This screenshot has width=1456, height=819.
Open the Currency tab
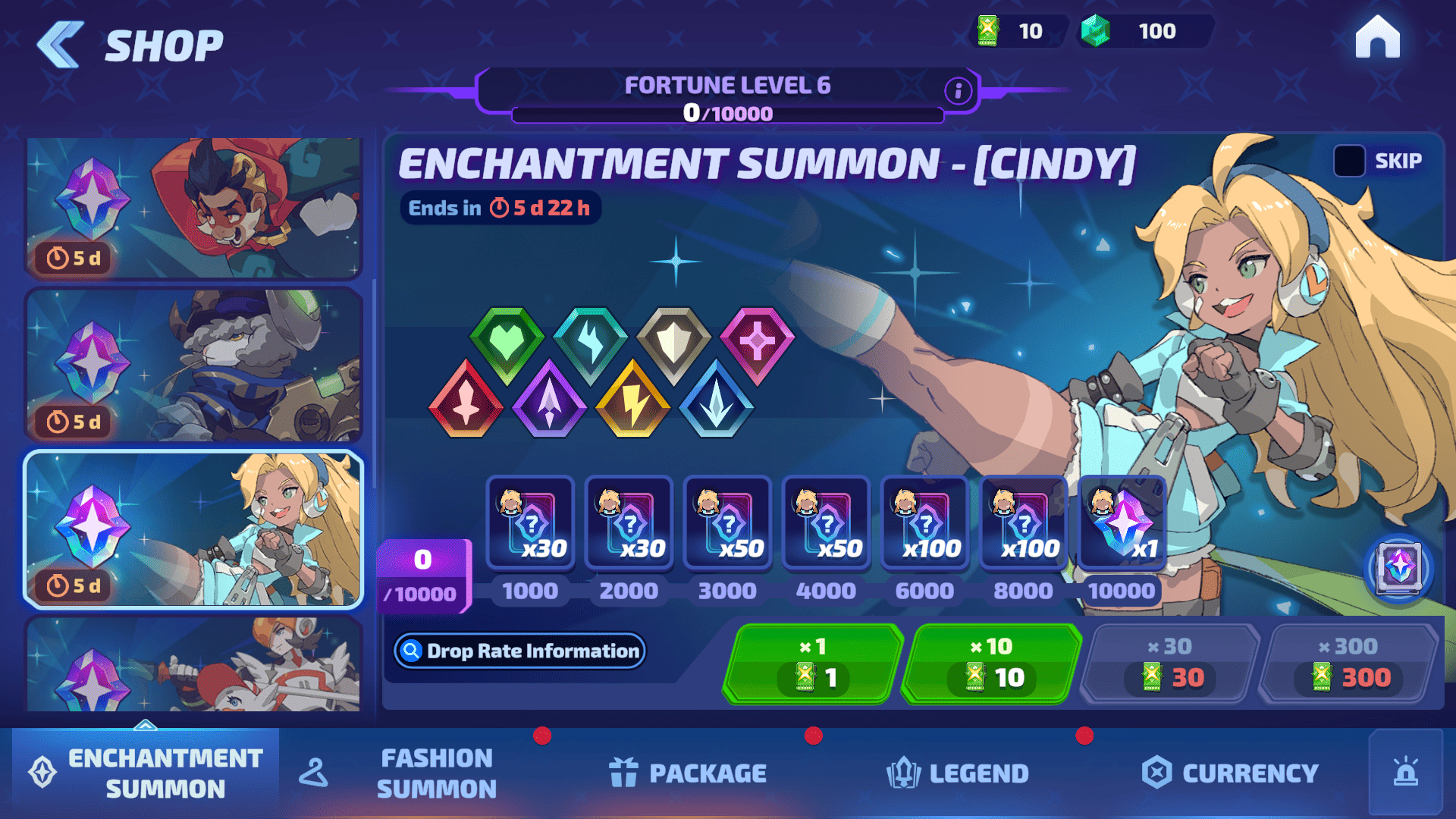[x=1230, y=773]
